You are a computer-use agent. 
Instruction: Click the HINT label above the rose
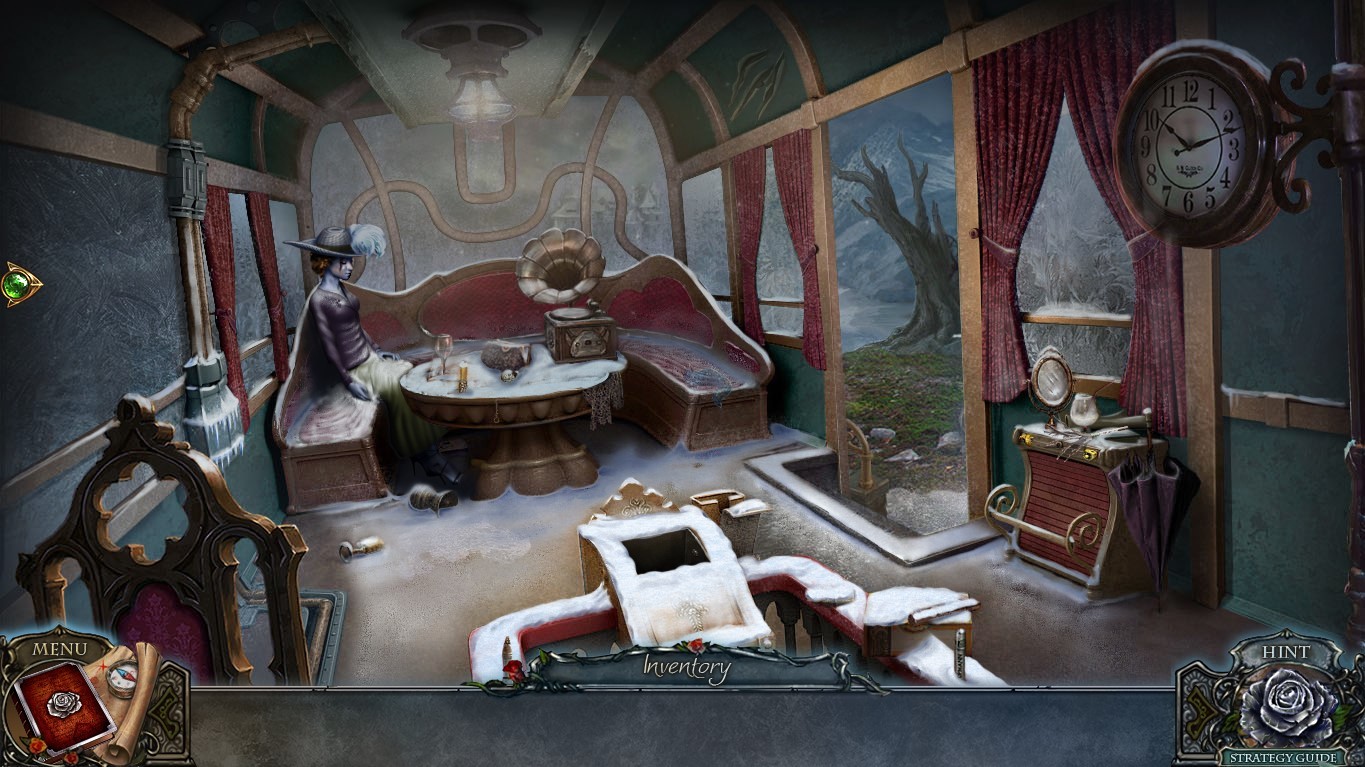1288,651
